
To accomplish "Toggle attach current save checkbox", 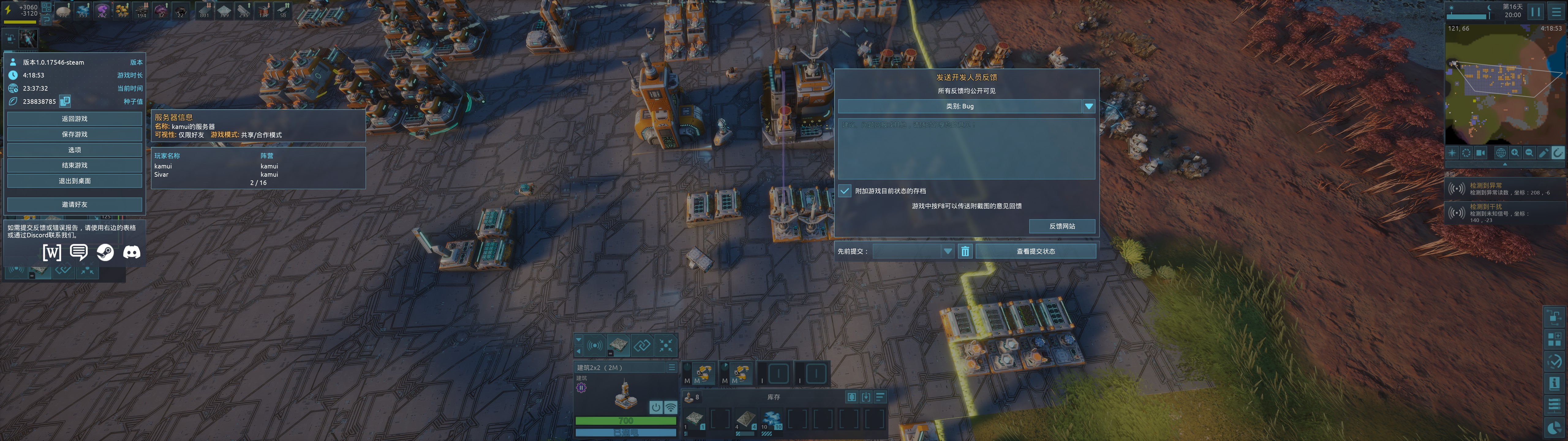I will (845, 191).
